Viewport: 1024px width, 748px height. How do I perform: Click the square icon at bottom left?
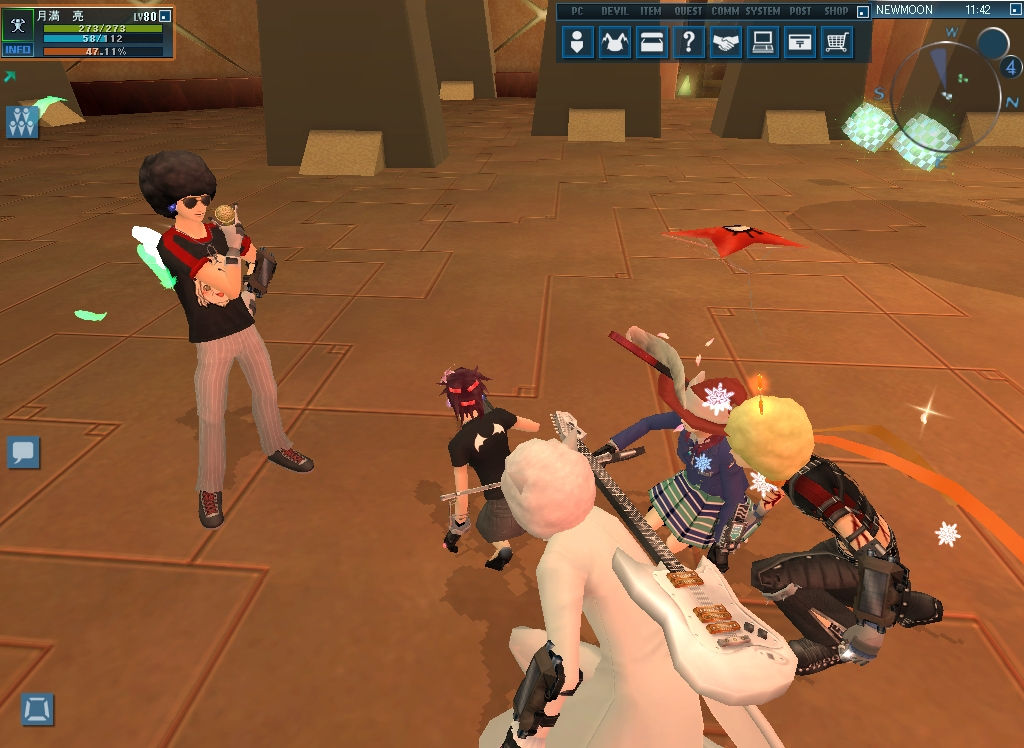pos(38,710)
